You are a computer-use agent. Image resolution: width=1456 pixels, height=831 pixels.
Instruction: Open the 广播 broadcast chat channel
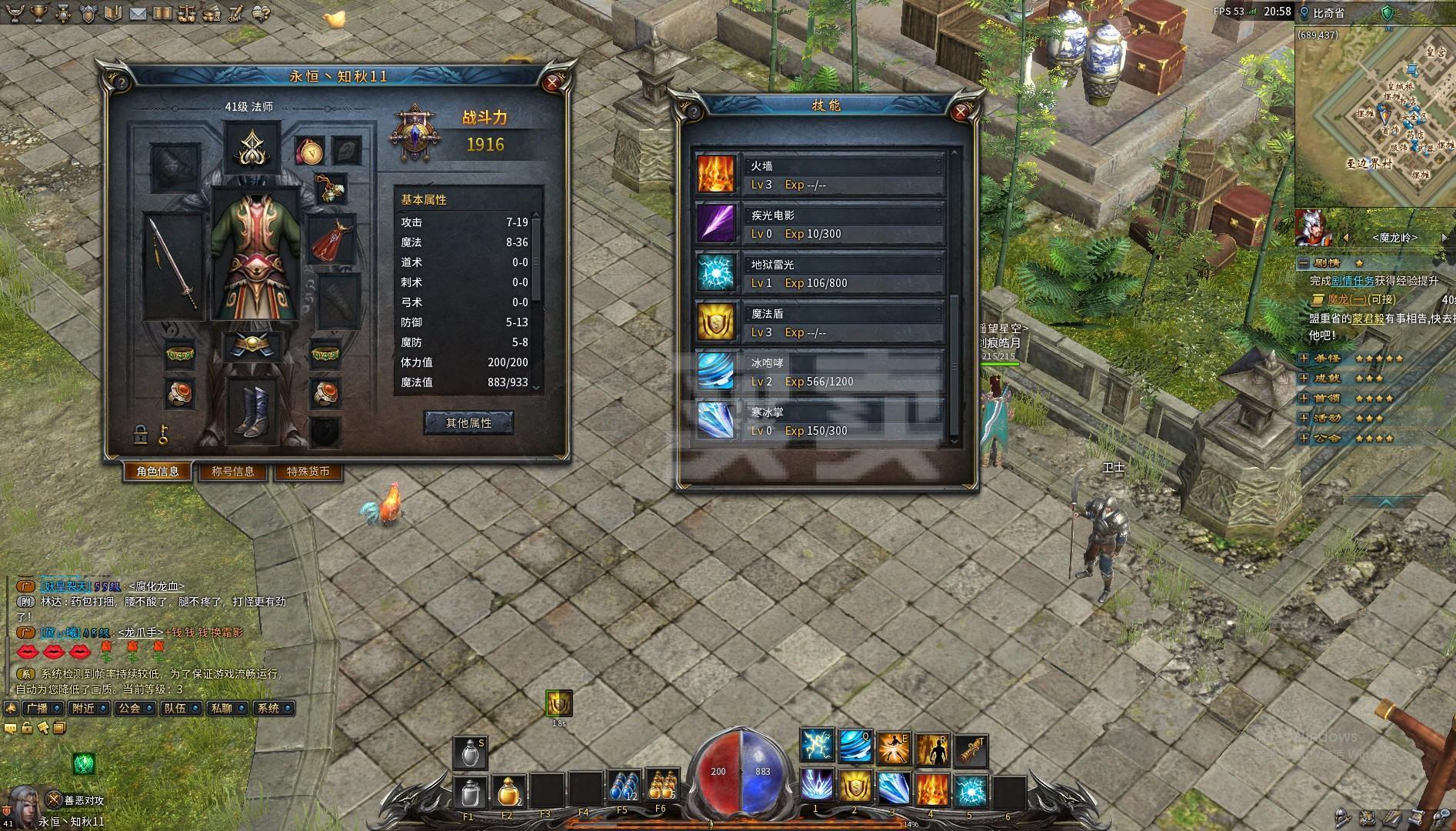[38, 708]
